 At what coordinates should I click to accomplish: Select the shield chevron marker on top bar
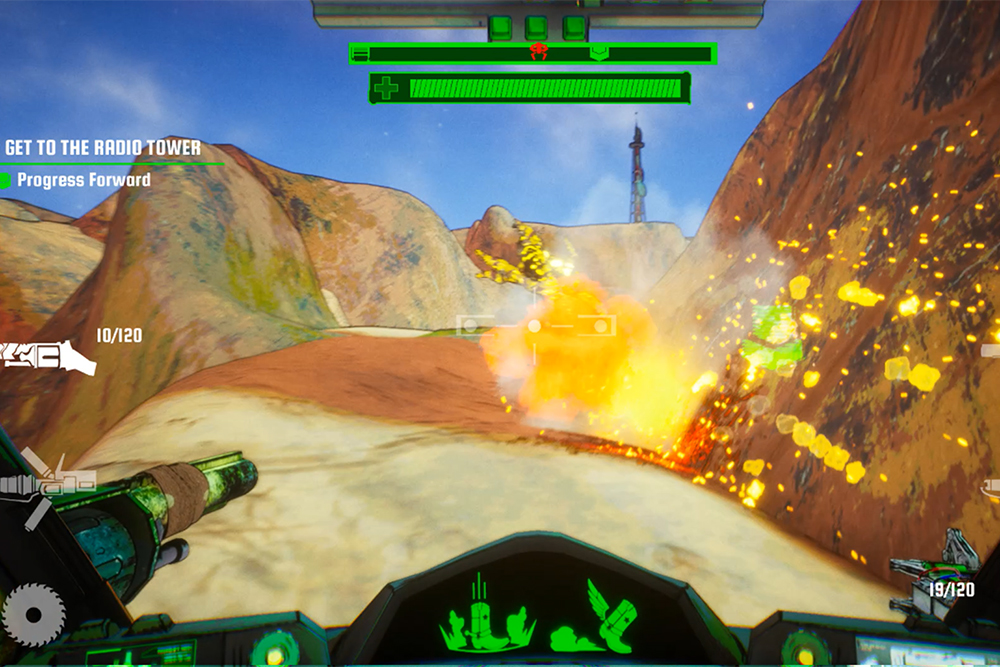(x=599, y=52)
